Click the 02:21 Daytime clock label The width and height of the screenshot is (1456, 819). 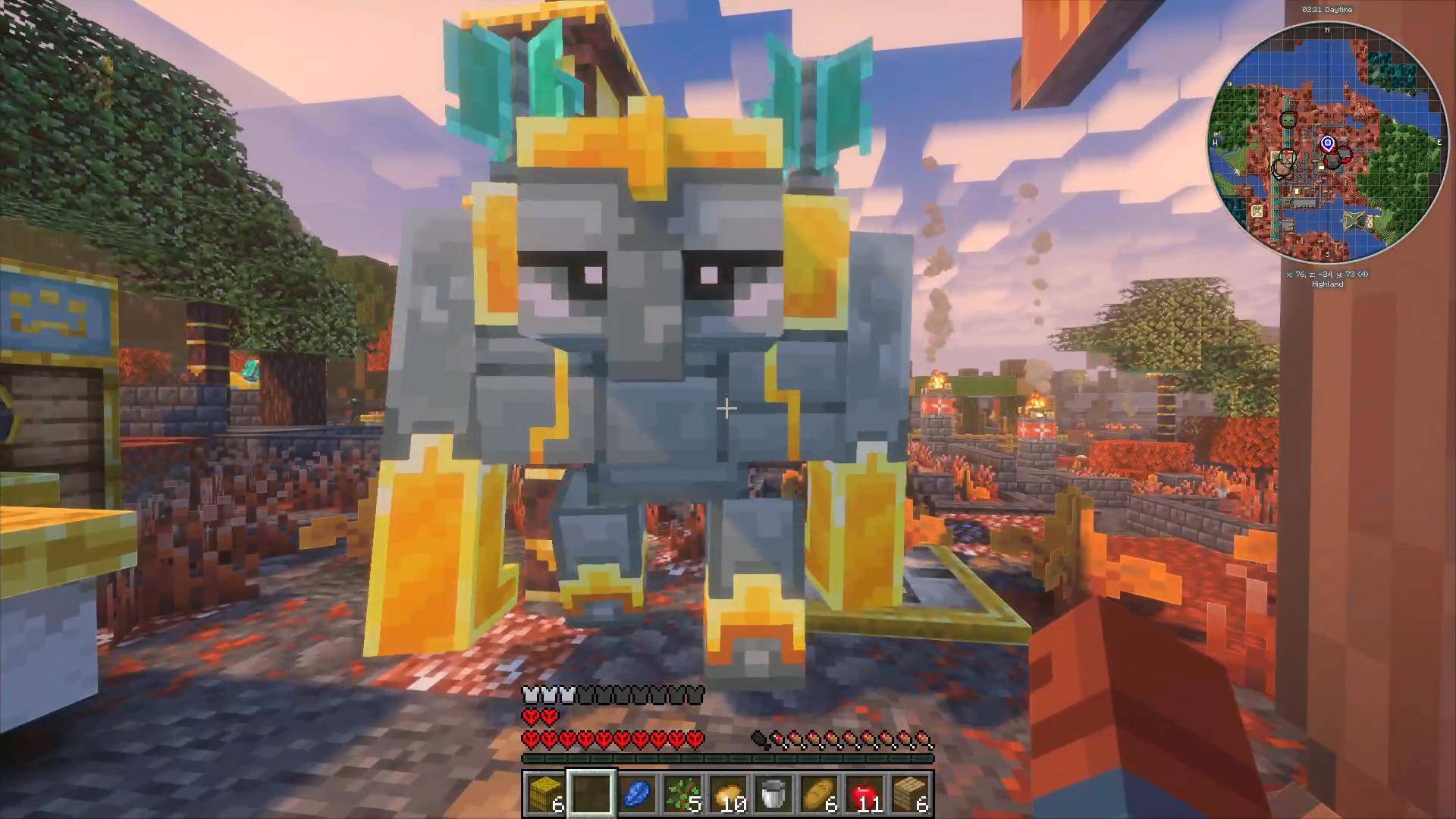click(1327, 10)
